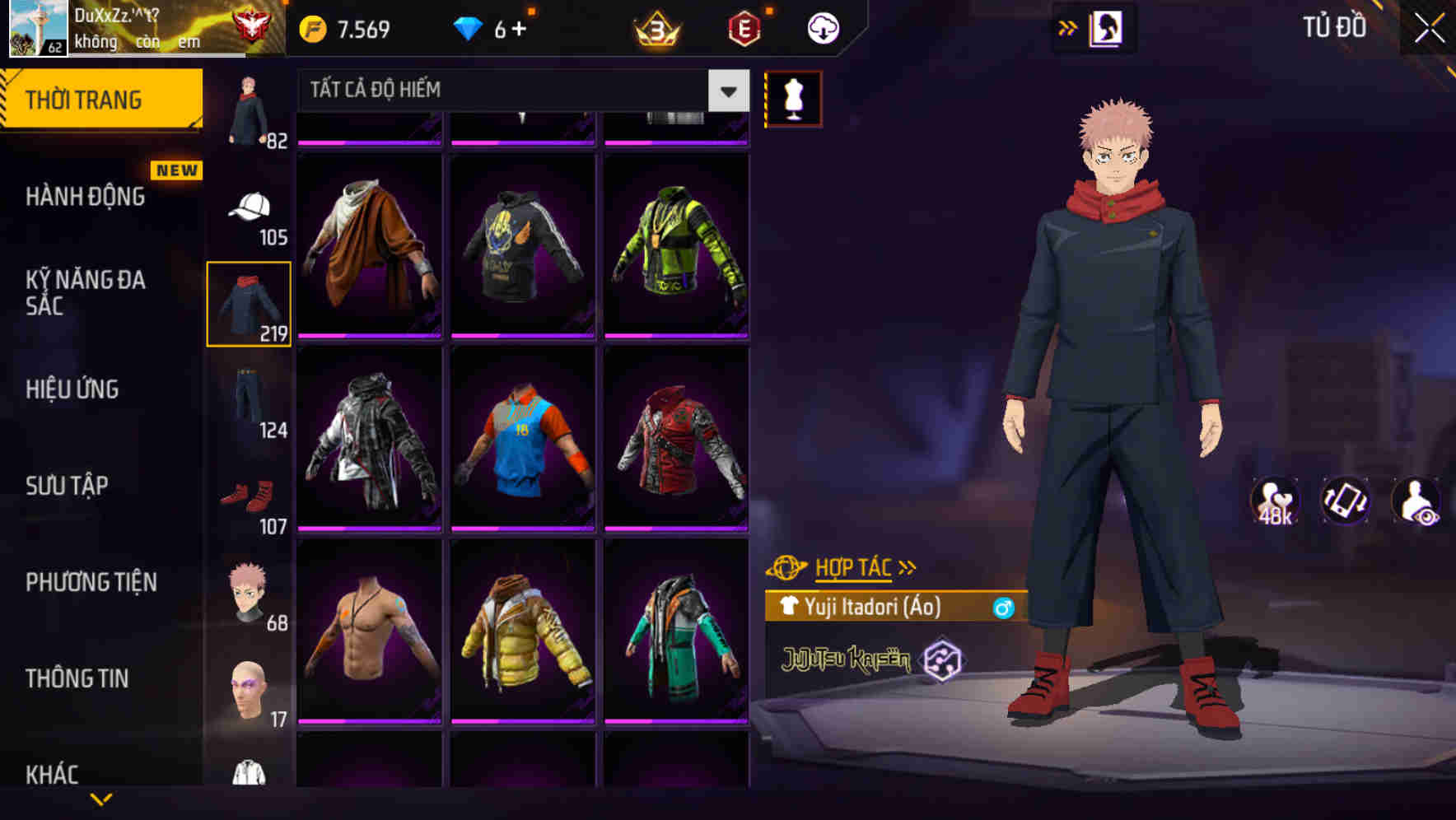Click the HỢP TÁC link
The height and width of the screenshot is (820, 1456).
pyautogui.click(x=856, y=566)
